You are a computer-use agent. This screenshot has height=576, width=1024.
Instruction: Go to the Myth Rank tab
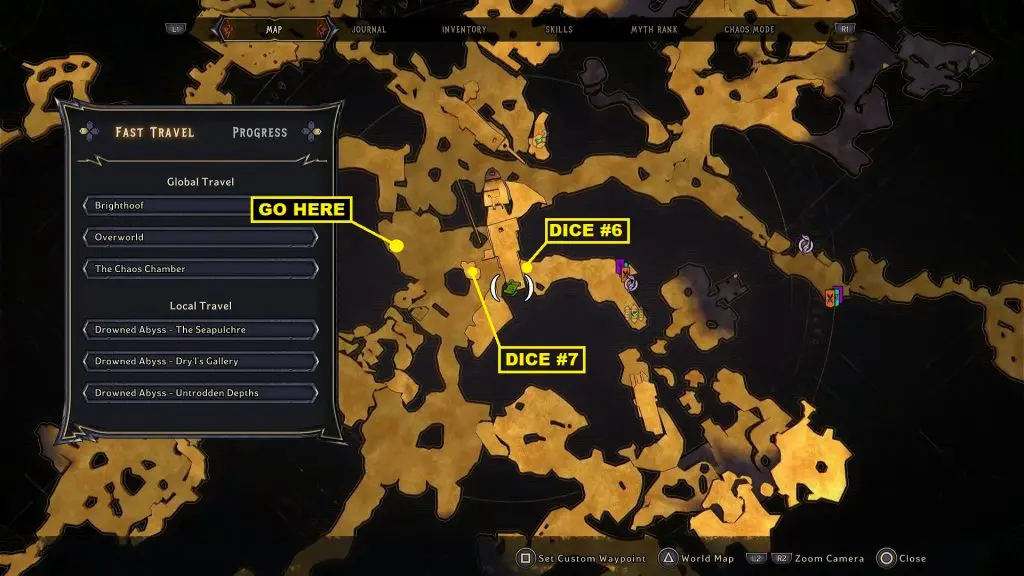coord(653,30)
